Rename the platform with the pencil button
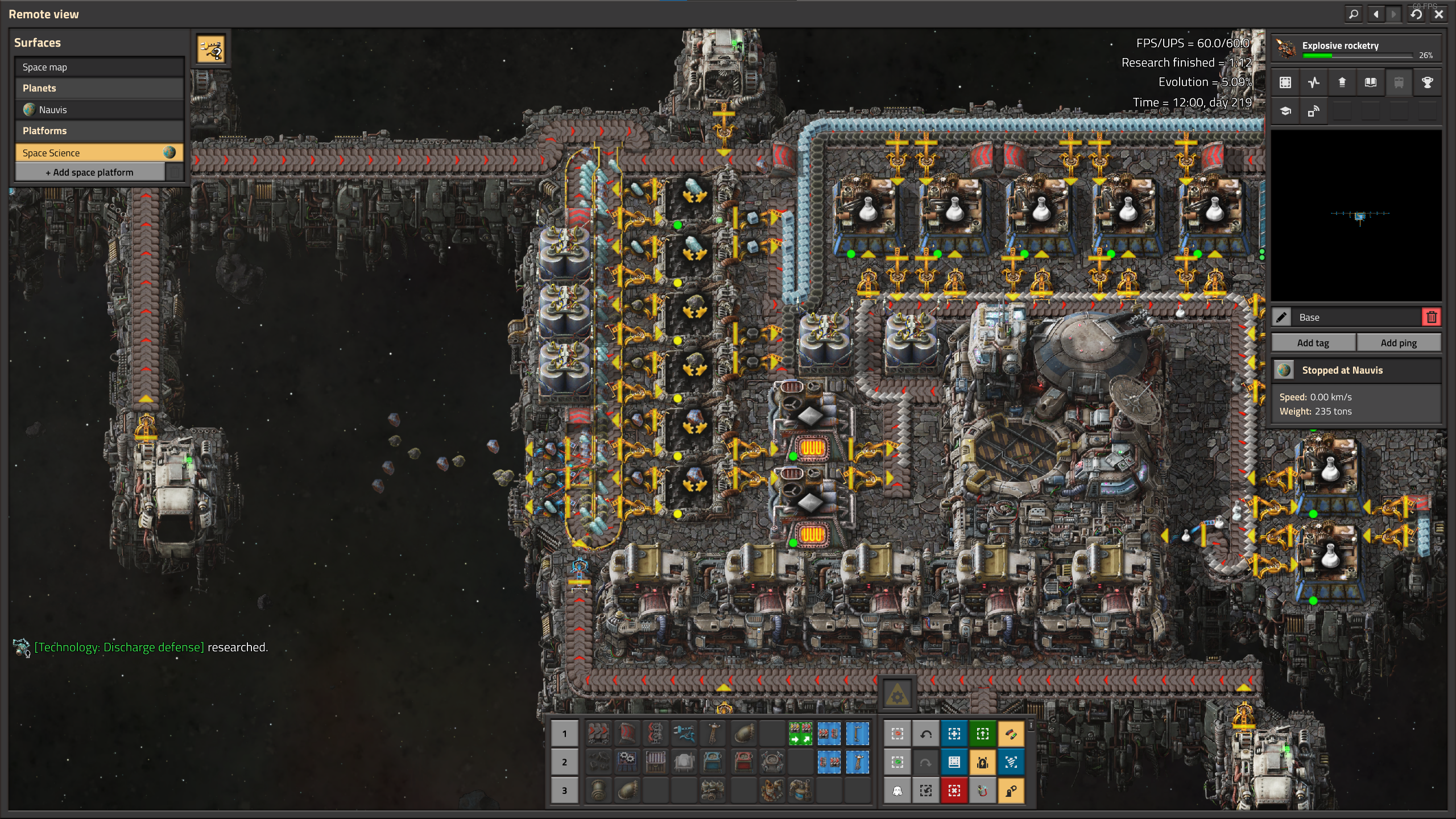This screenshot has height=819, width=1456. click(x=1282, y=317)
